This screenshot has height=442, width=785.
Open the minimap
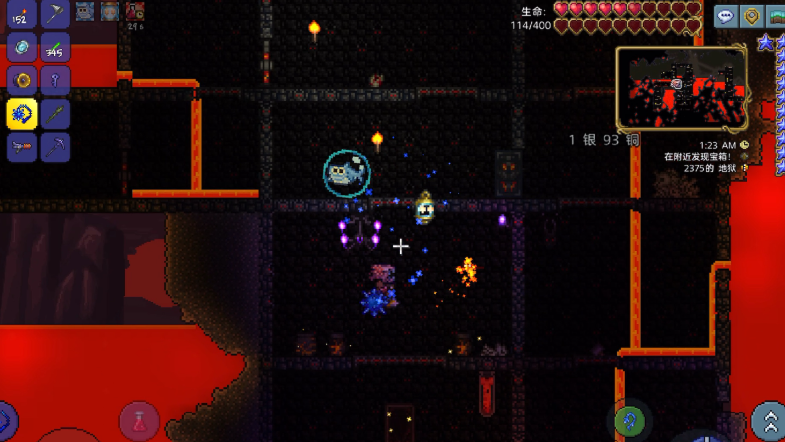[681, 88]
